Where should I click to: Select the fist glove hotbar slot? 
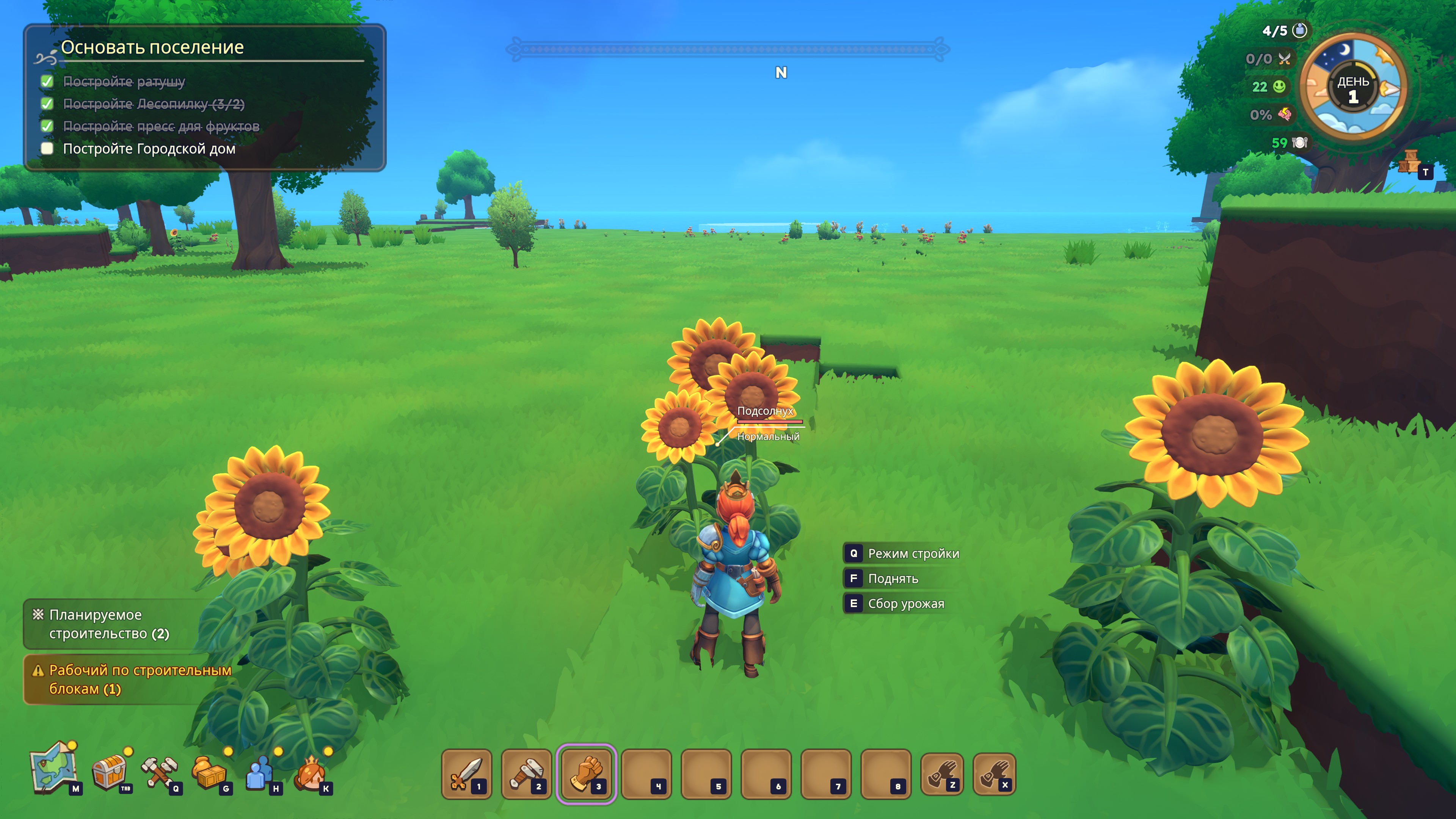click(x=586, y=774)
